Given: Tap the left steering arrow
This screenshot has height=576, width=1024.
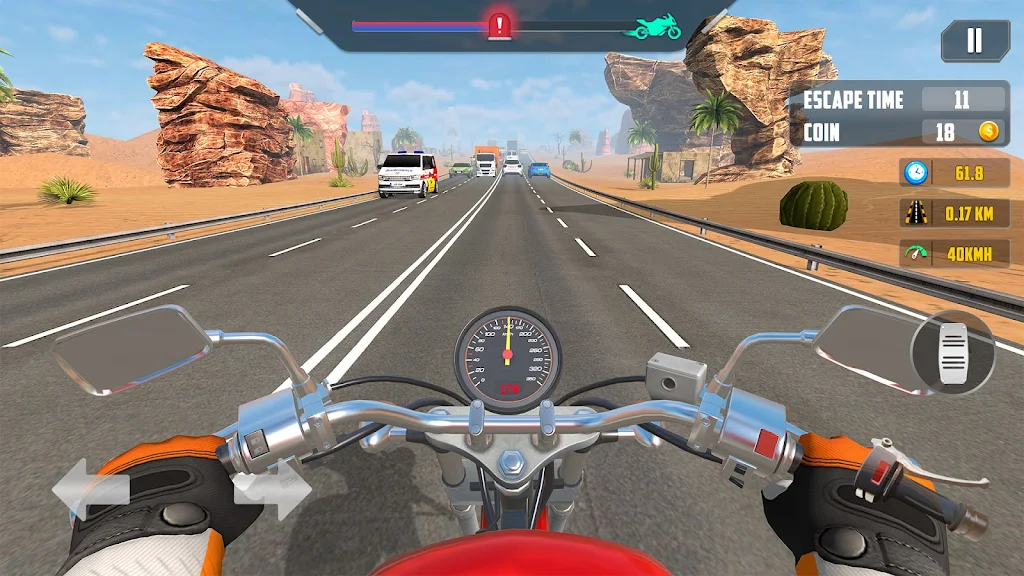Looking at the screenshot, I should pyautogui.click(x=91, y=489).
